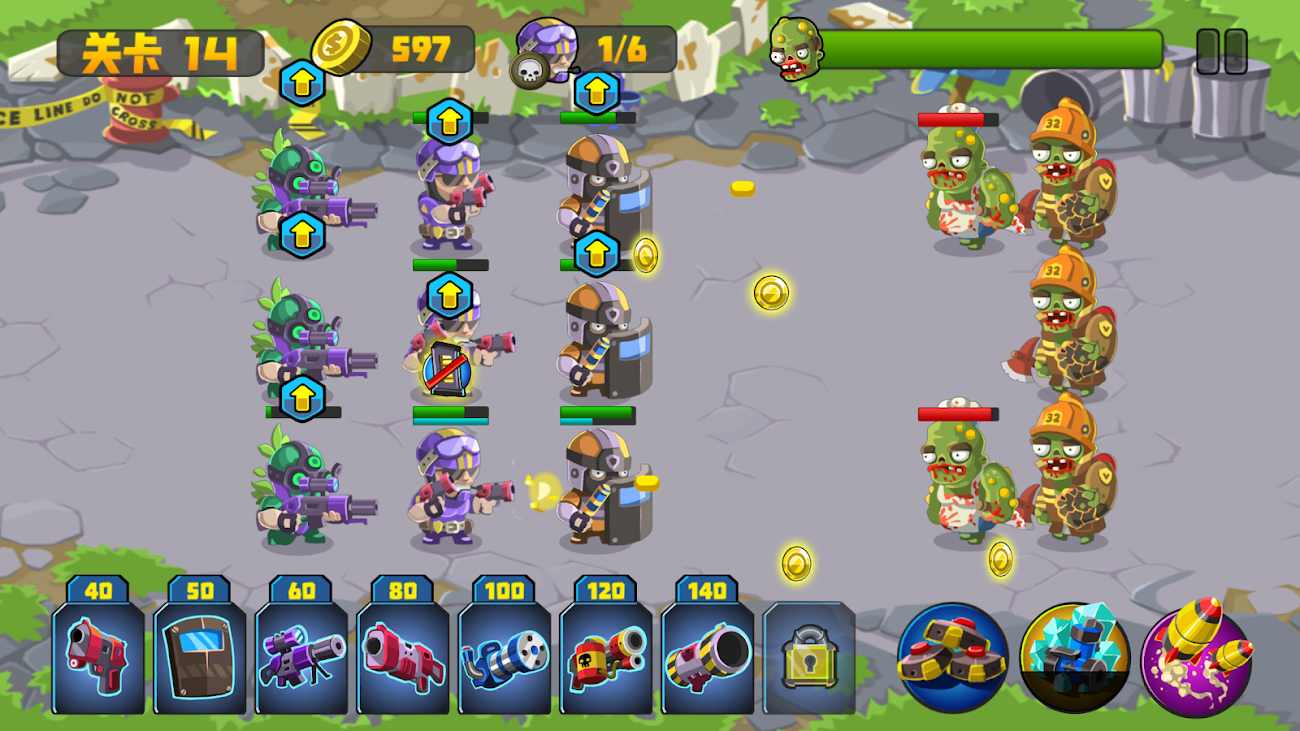The image size is (1300, 731).
Task: Pause the game
Action: click(x=1221, y=51)
